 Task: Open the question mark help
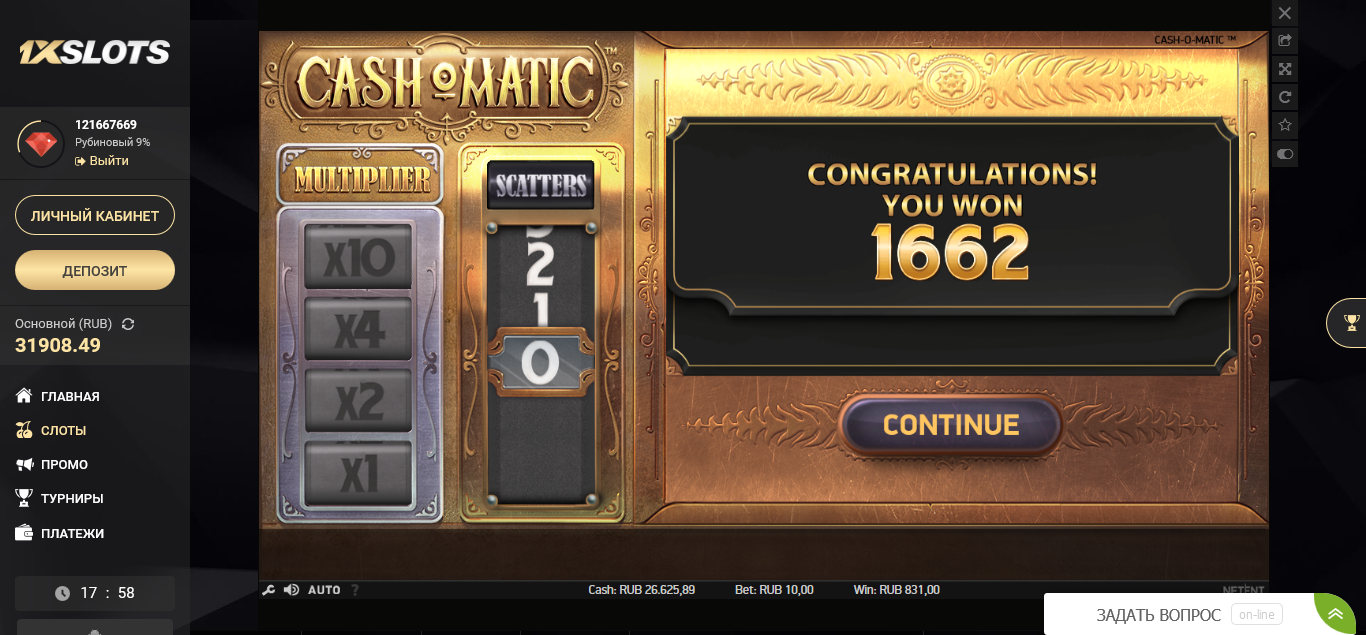pos(355,590)
